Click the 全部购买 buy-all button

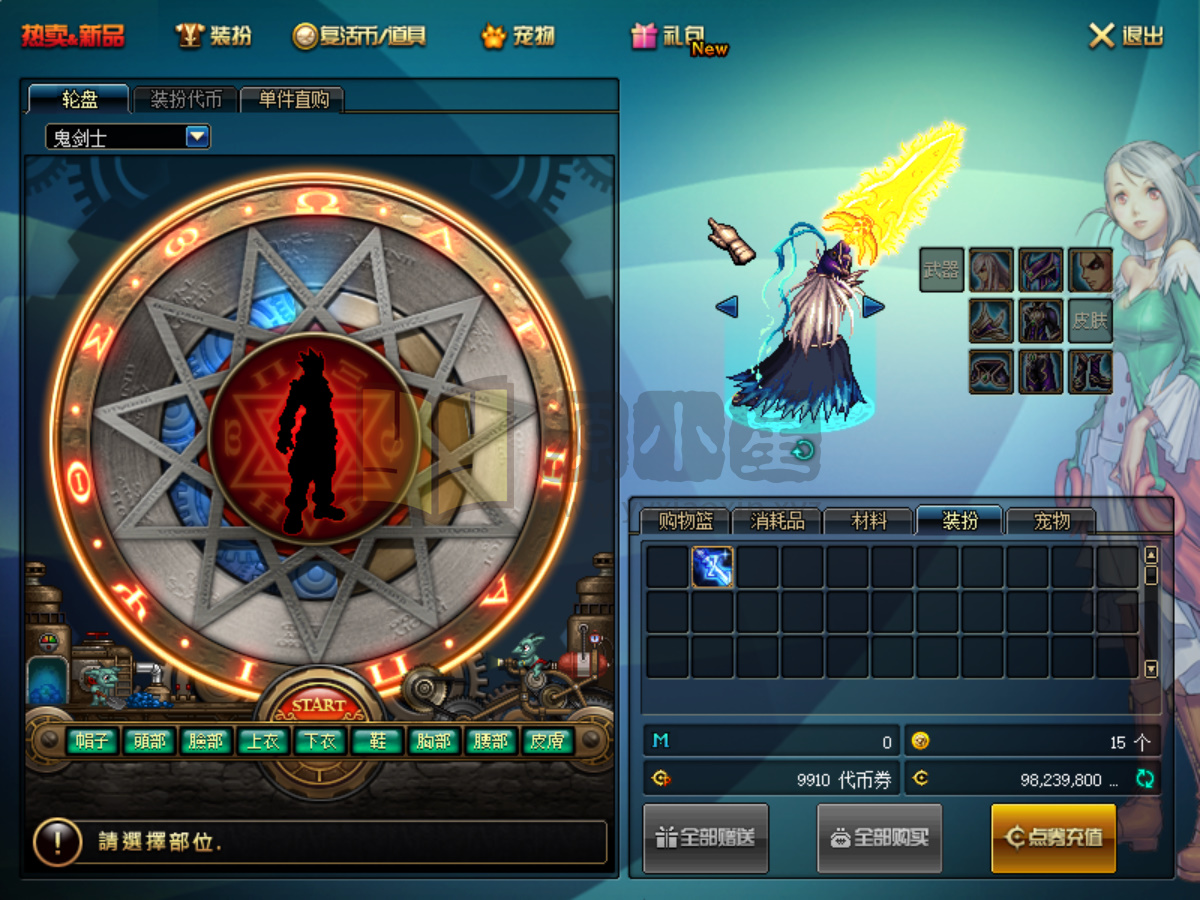pos(879,837)
